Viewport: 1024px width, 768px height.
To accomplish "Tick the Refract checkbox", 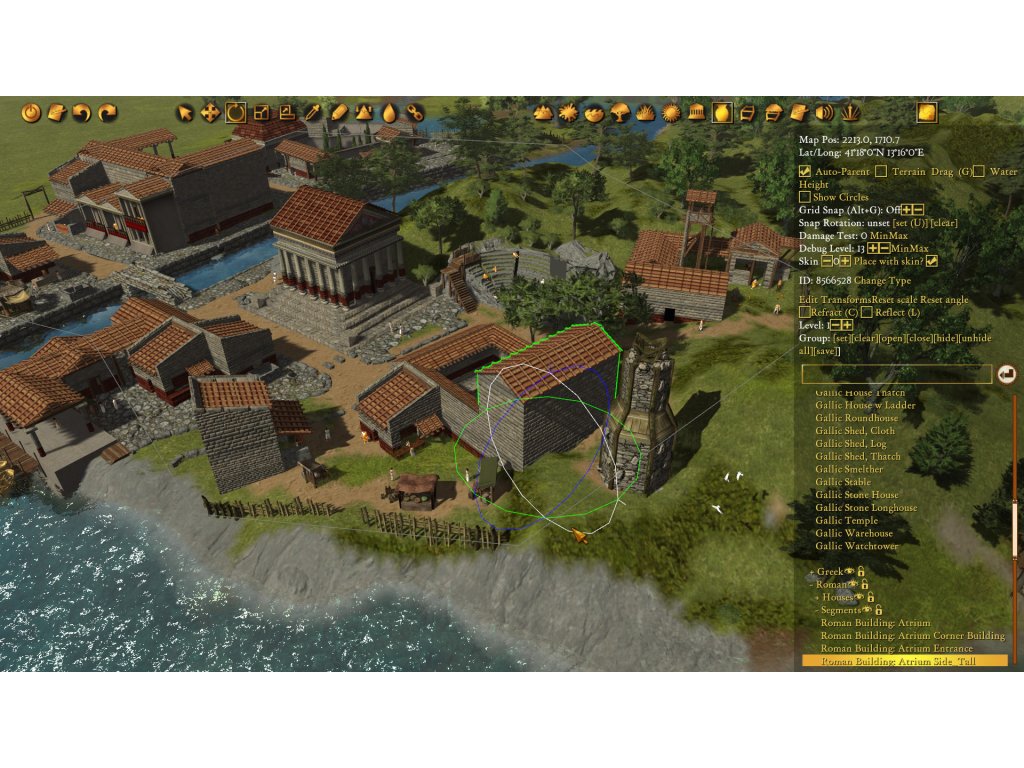I will click(805, 313).
